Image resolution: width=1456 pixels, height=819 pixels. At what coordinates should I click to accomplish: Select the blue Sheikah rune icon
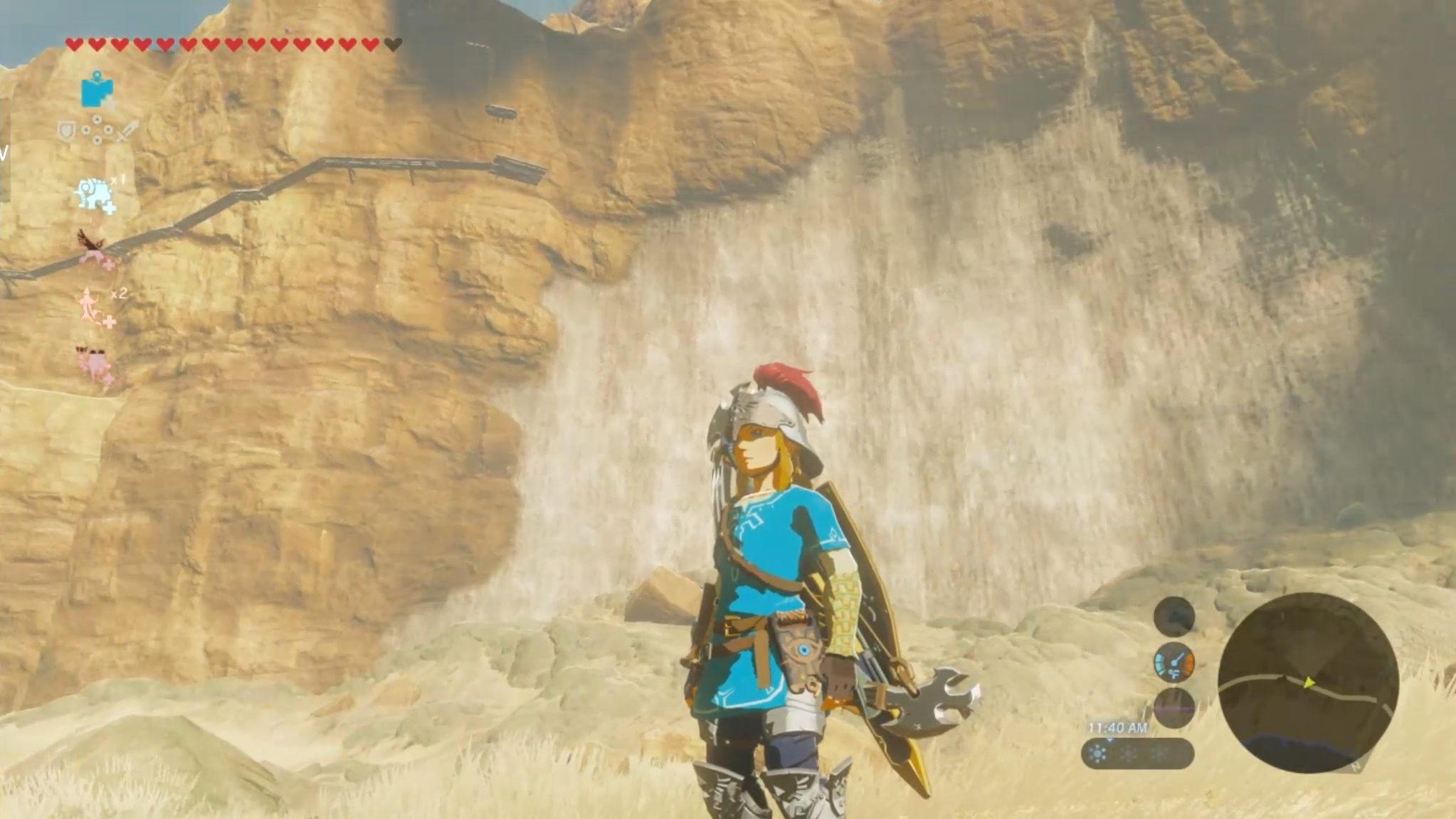(x=97, y=92)
